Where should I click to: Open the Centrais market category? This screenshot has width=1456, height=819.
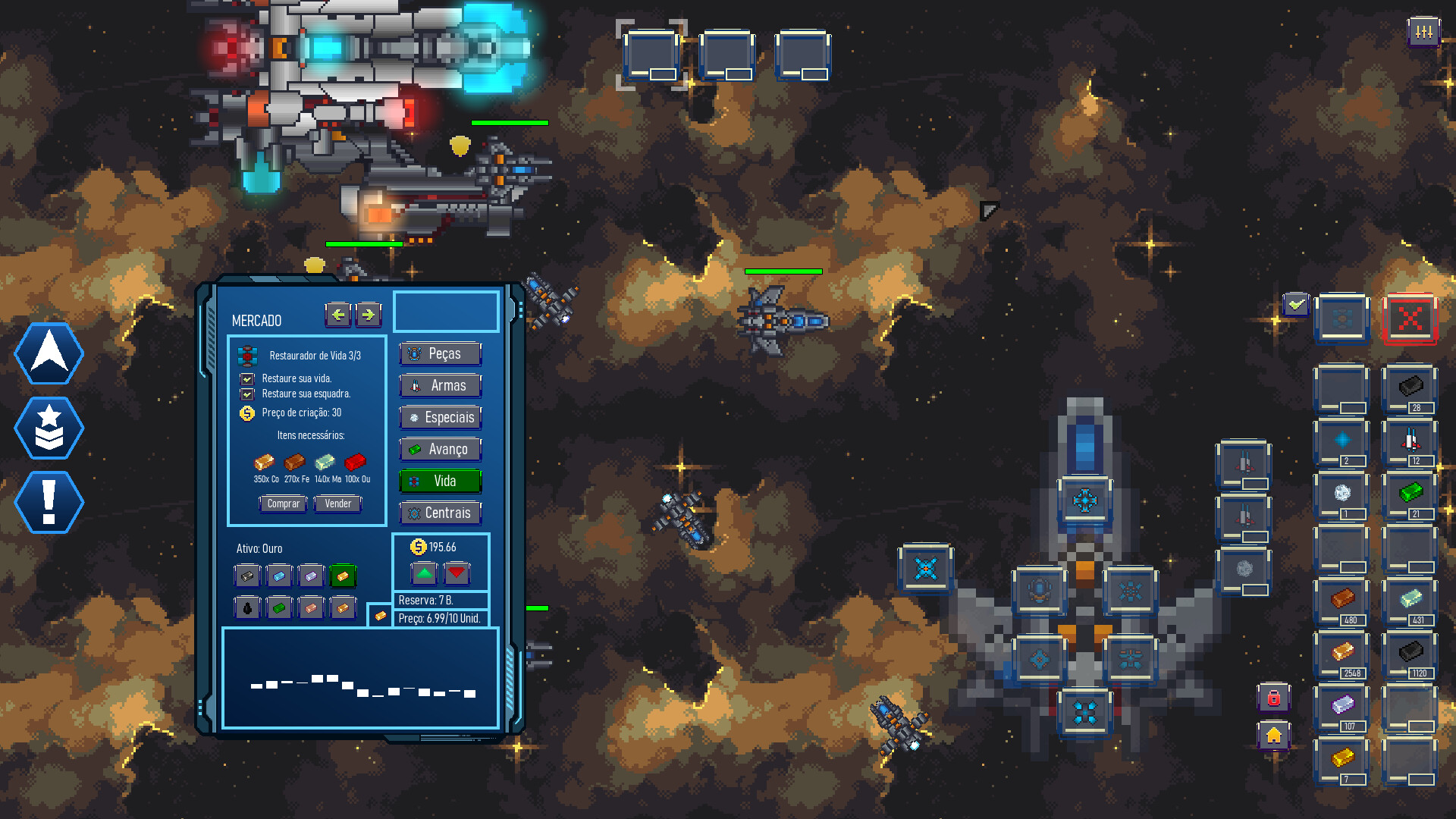pos(440,513)
